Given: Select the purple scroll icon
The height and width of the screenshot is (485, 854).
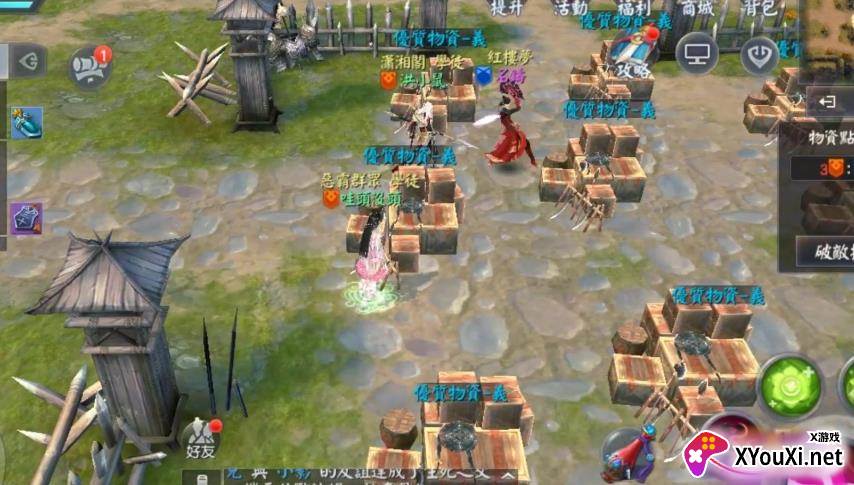Looking at the screenshot, I should pyautogui.click(x=24, y=218).
